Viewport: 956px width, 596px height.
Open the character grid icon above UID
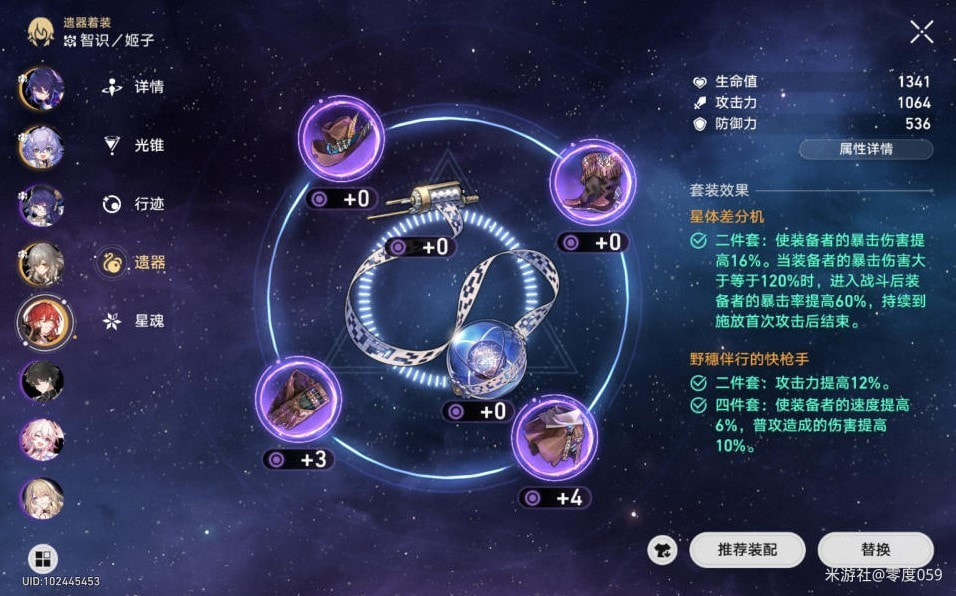point(43,558)
